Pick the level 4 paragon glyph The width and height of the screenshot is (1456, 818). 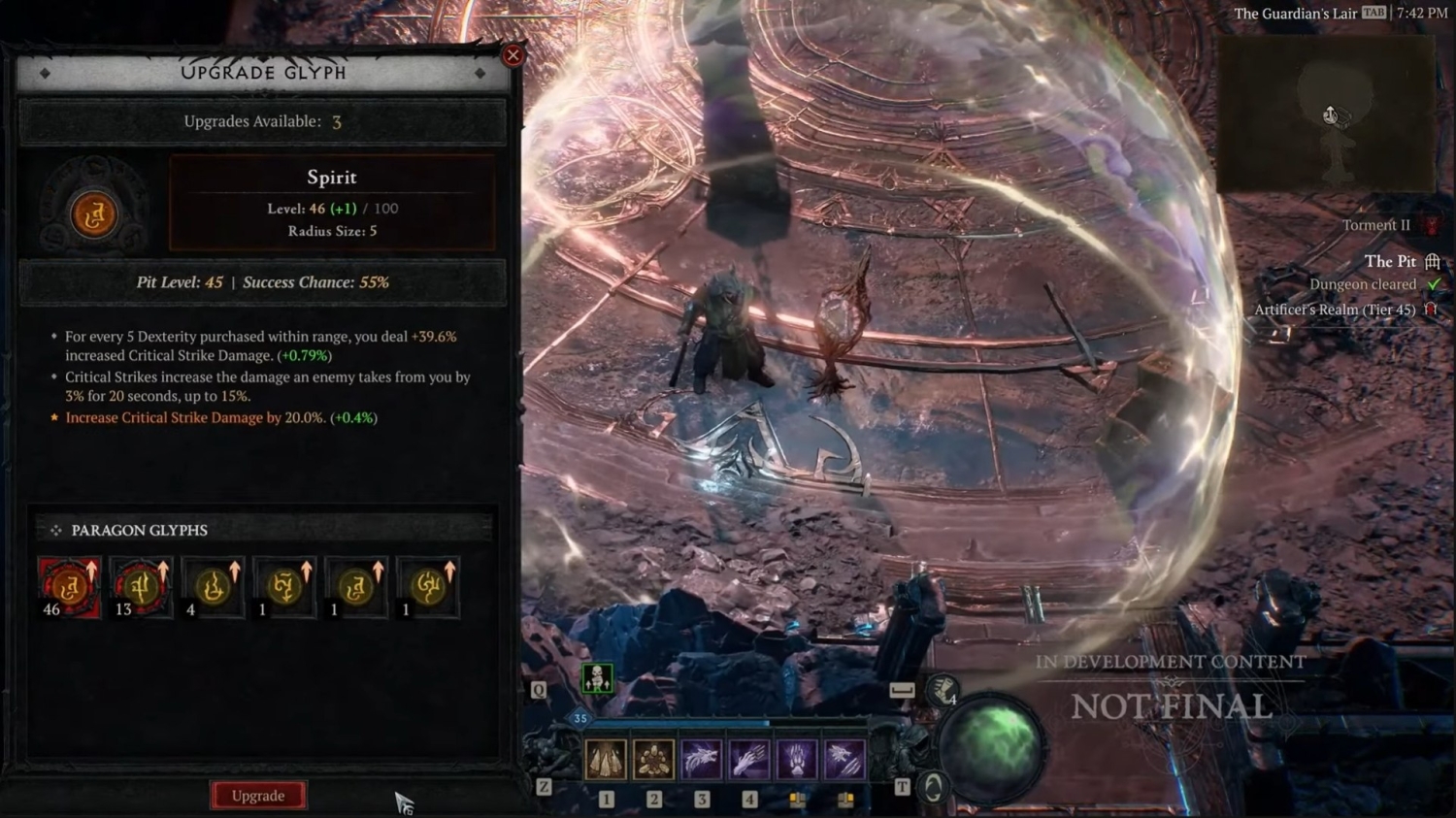tap(213, 587)
